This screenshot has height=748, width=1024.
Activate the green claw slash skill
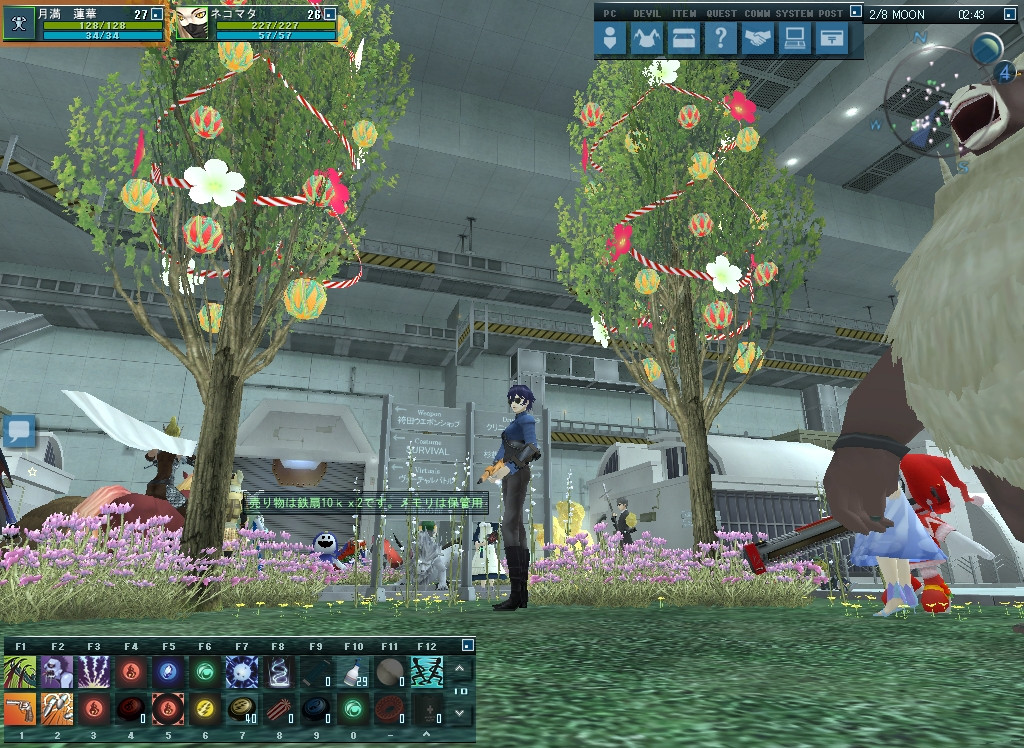click(20, 671)
